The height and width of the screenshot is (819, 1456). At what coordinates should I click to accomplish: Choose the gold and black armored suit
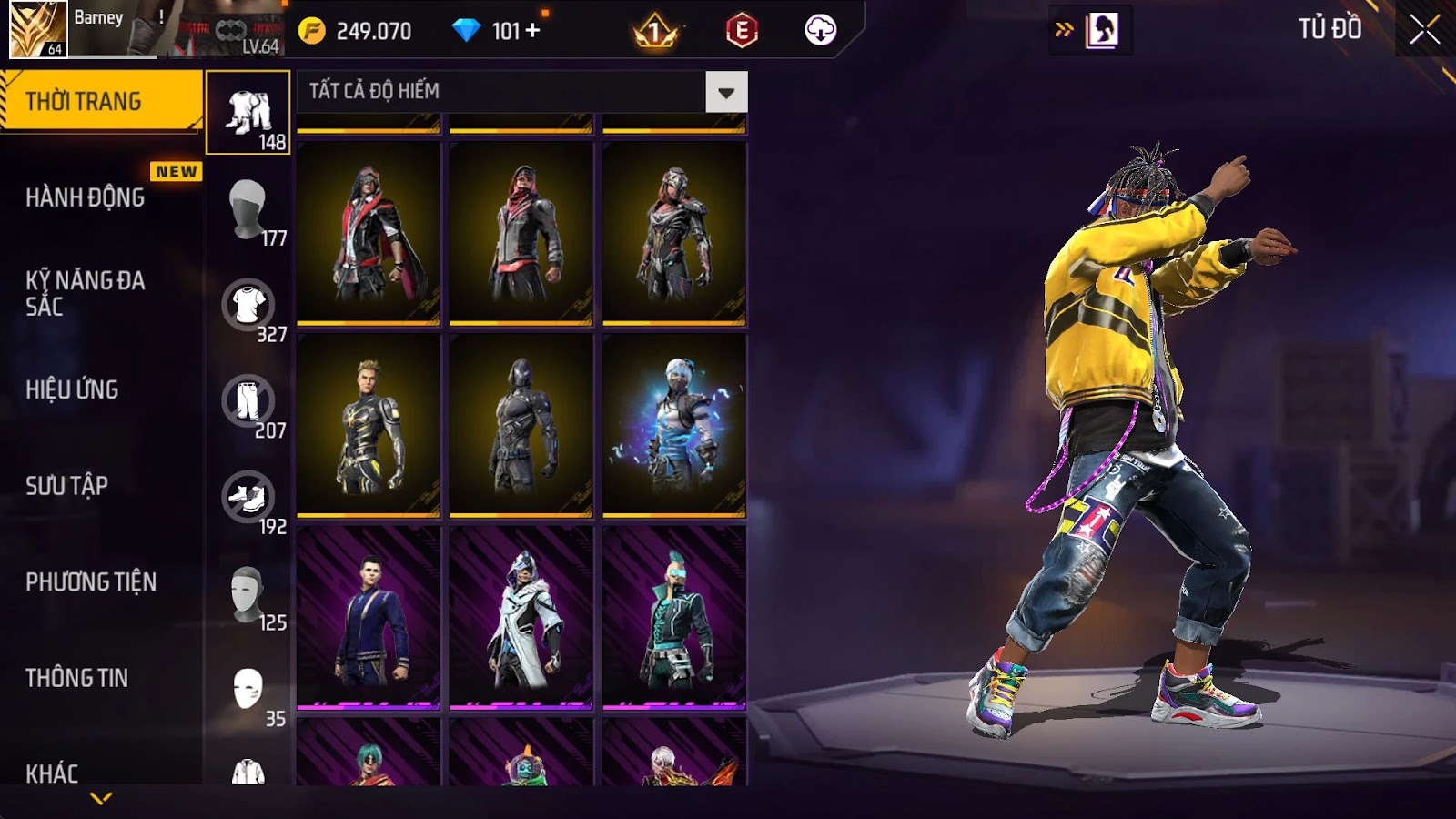(x=369, y=425)
